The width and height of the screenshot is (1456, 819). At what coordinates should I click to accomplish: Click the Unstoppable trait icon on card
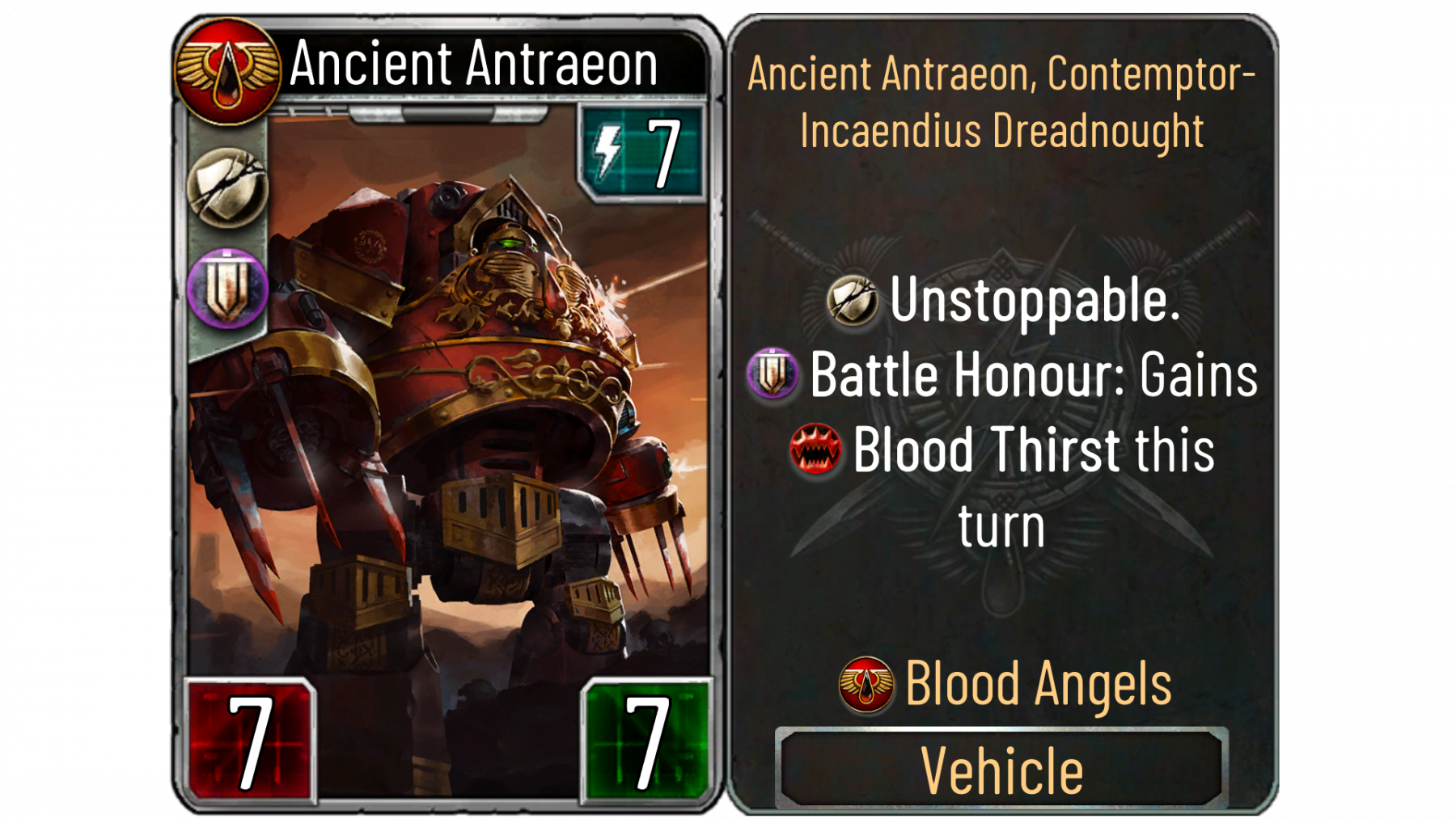coord(227,188)
